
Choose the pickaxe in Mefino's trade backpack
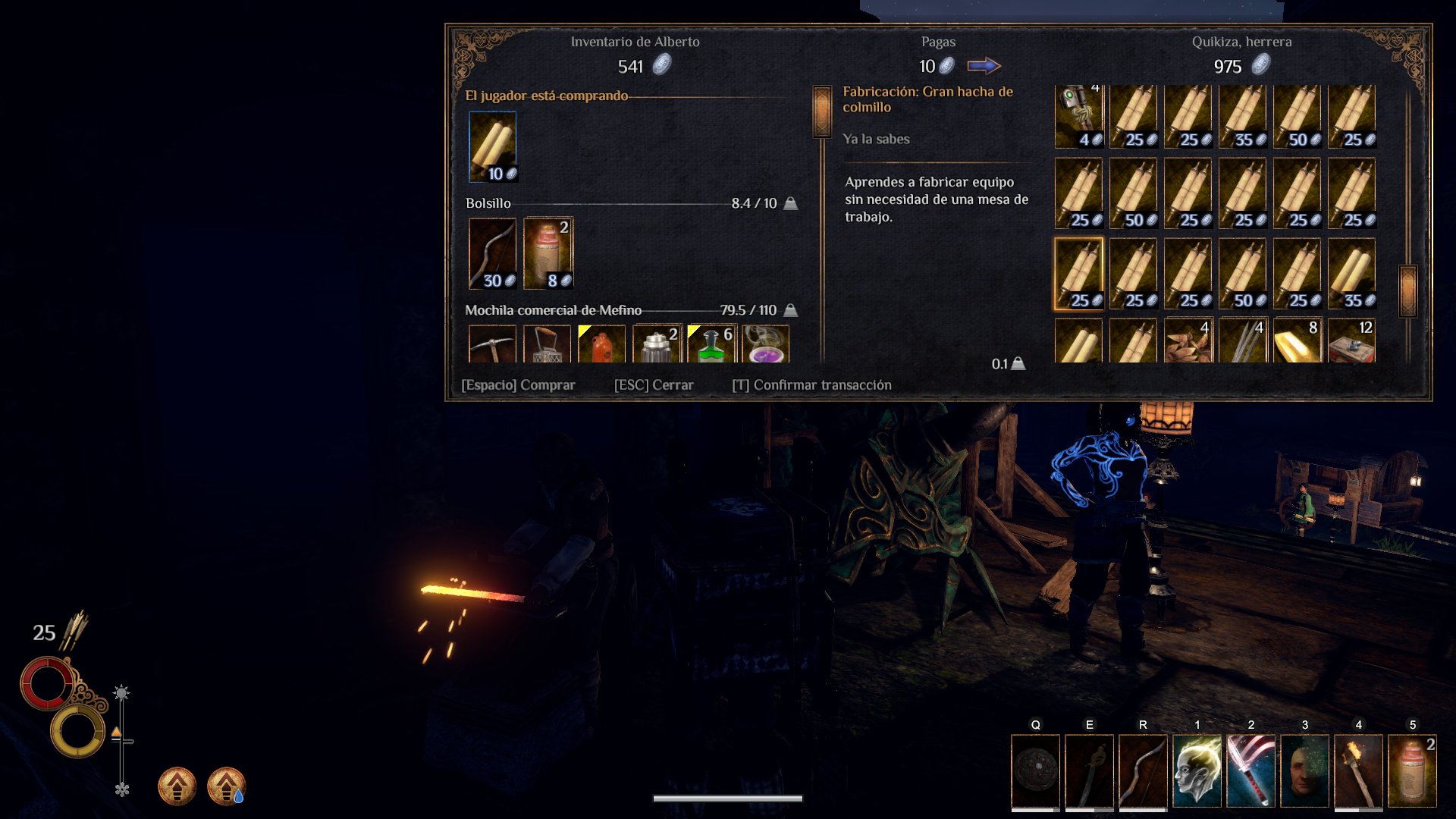tap(493, 345)
